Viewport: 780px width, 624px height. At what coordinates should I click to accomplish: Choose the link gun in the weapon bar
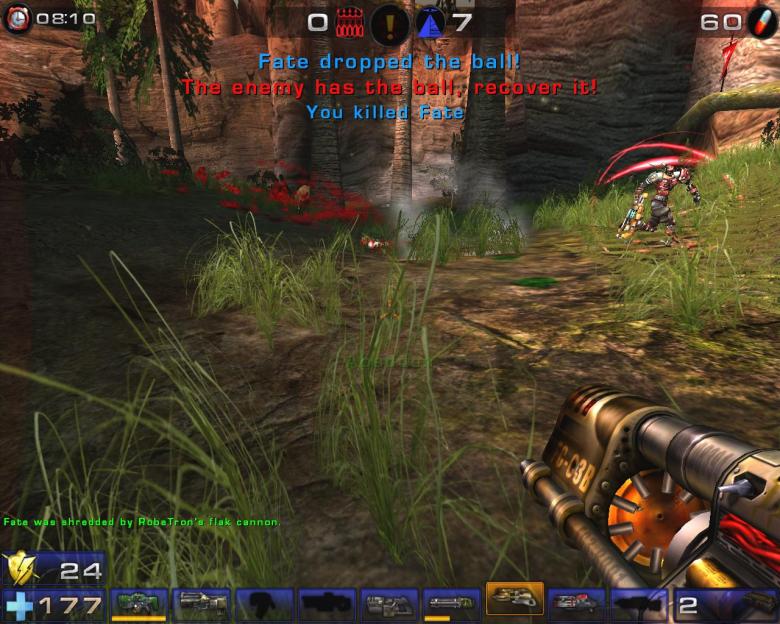tap(390, 604)
